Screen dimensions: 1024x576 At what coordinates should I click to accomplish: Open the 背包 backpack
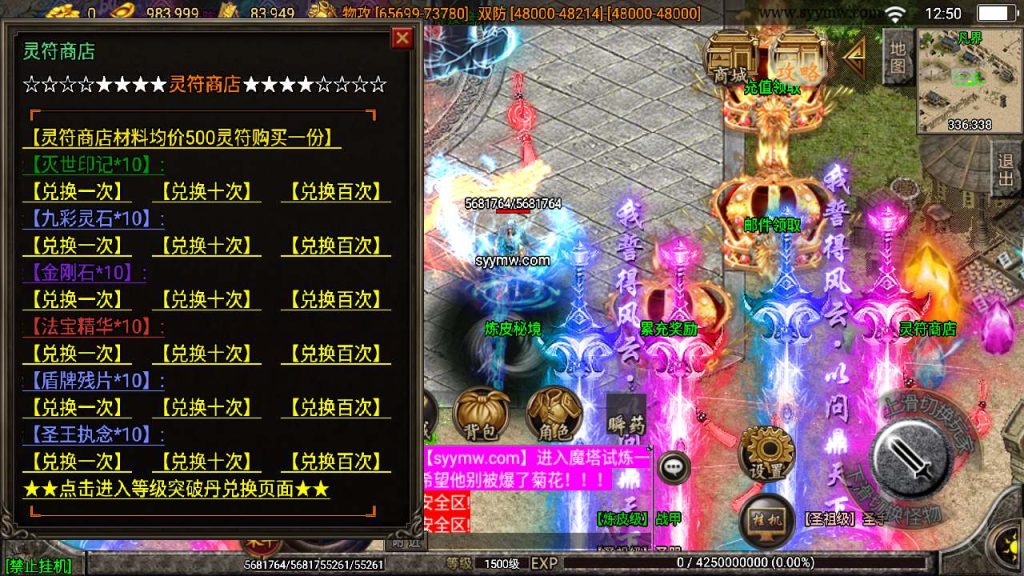click(482, 414)
